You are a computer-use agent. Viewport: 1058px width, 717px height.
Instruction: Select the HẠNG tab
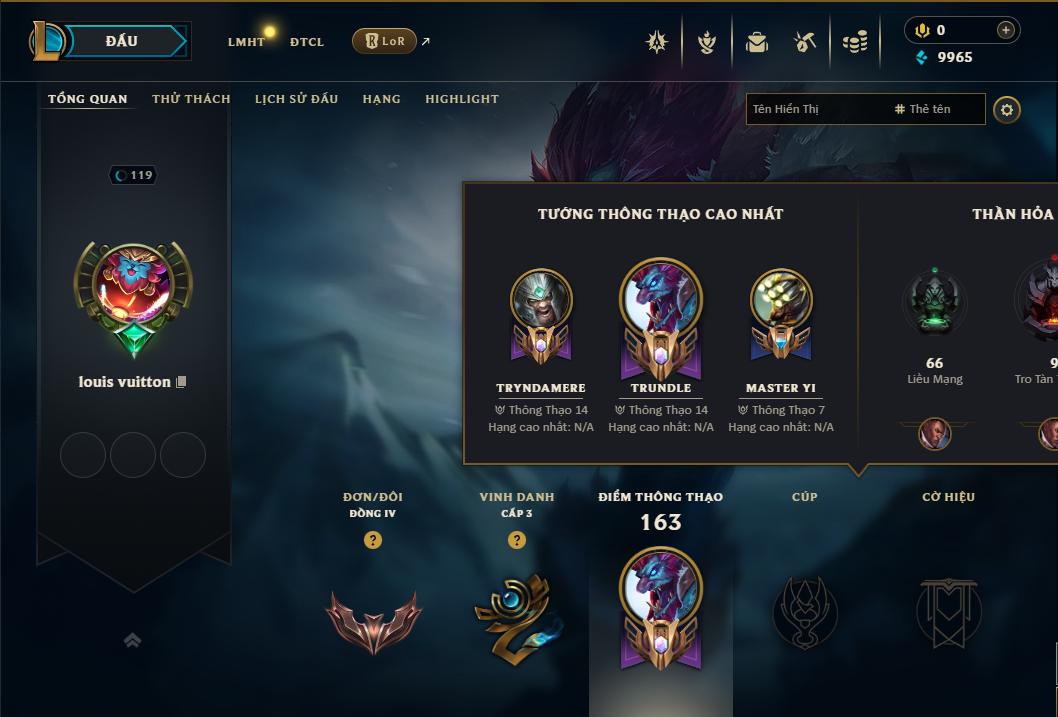click(x=381, y=99)
